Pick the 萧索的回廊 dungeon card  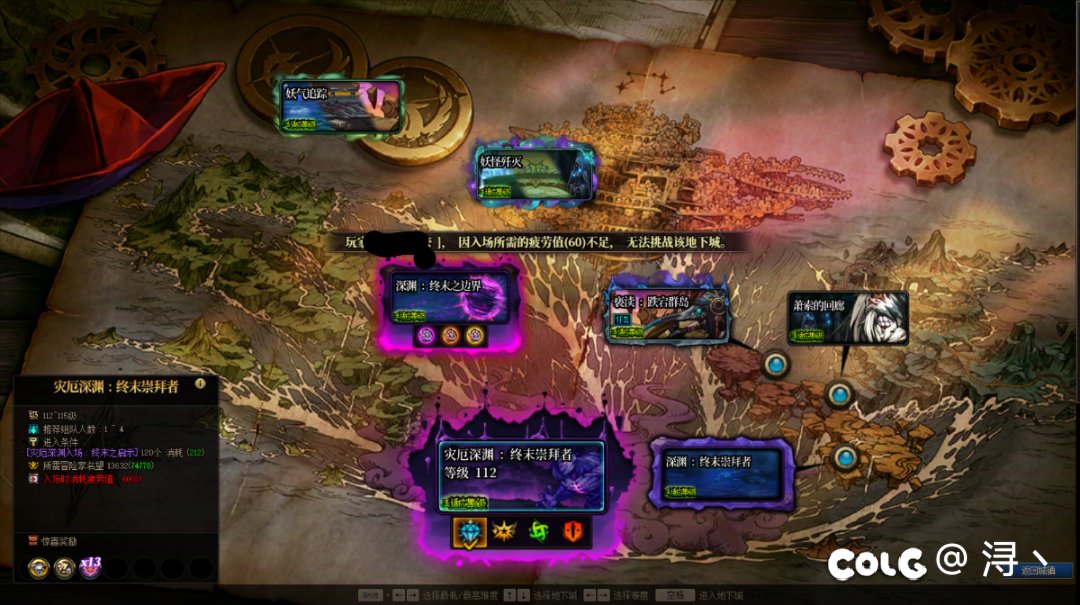point(847,318)
